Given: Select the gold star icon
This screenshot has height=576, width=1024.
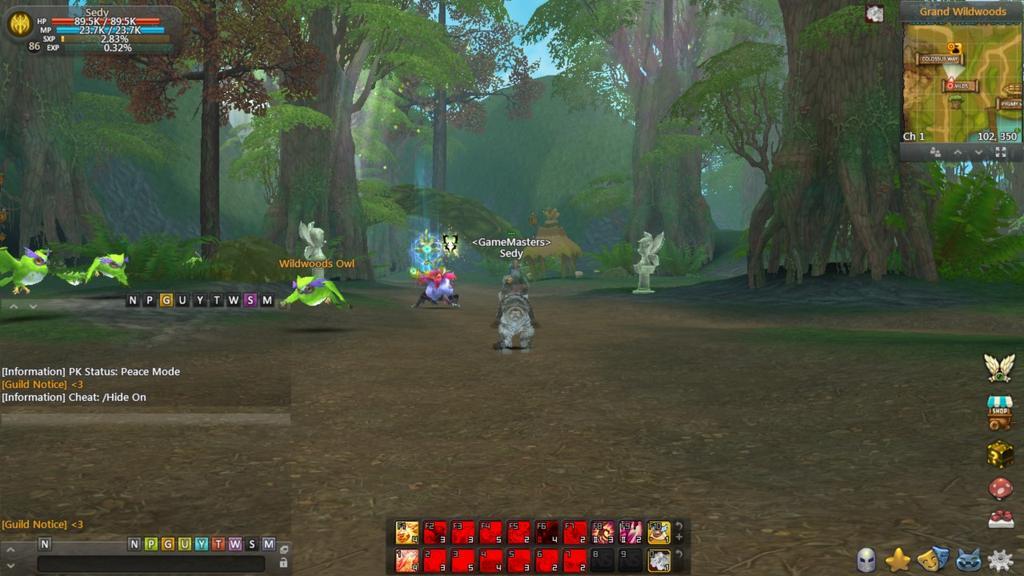Looking at the screenshot, I should [899, 559].
